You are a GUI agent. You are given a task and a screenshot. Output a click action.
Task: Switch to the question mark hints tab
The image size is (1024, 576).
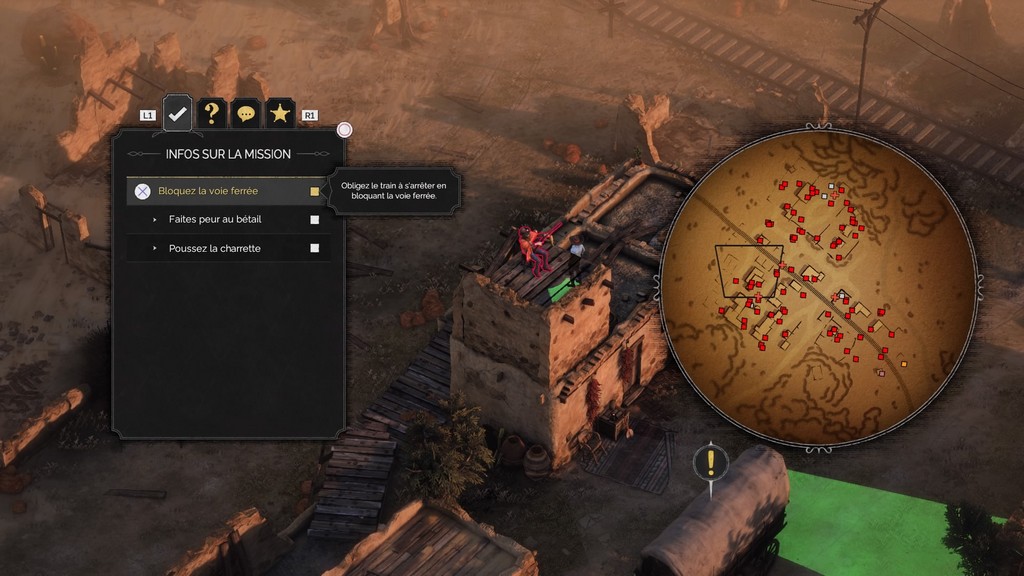(211, 113)
